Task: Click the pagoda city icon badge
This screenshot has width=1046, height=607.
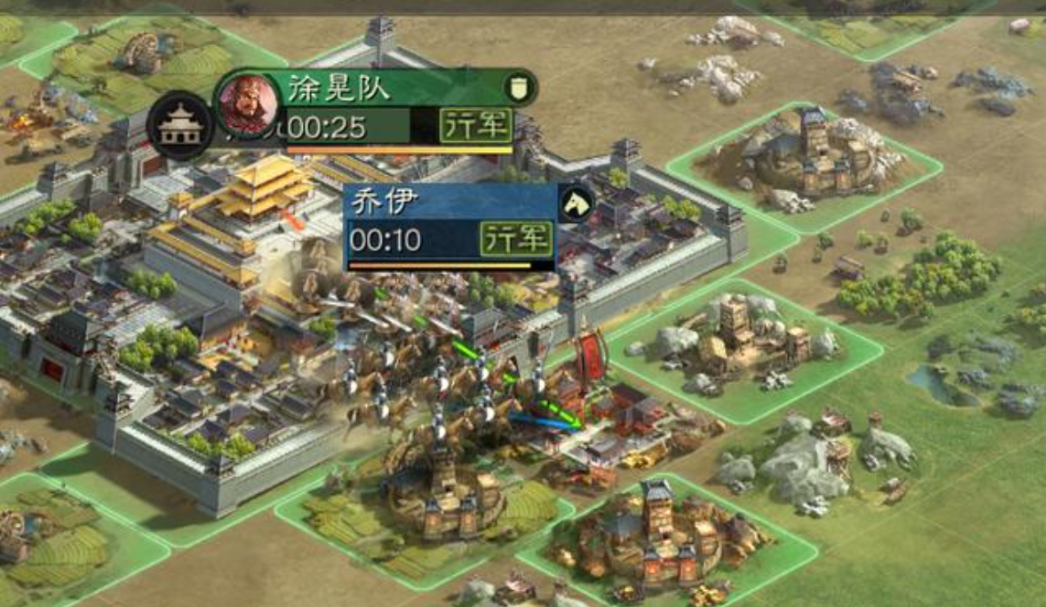Action: point(181,125)
